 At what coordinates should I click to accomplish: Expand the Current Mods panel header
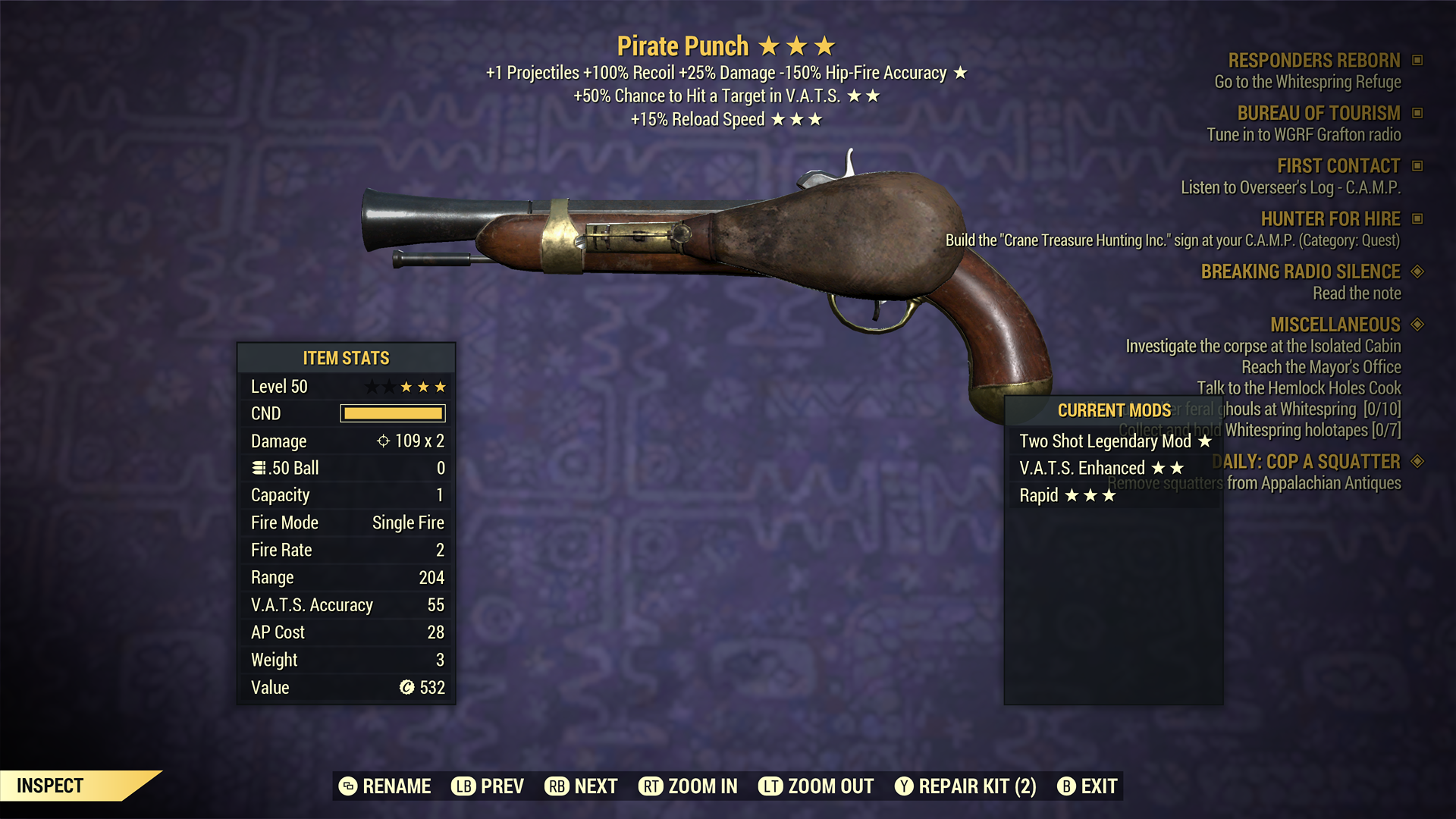1113,411
